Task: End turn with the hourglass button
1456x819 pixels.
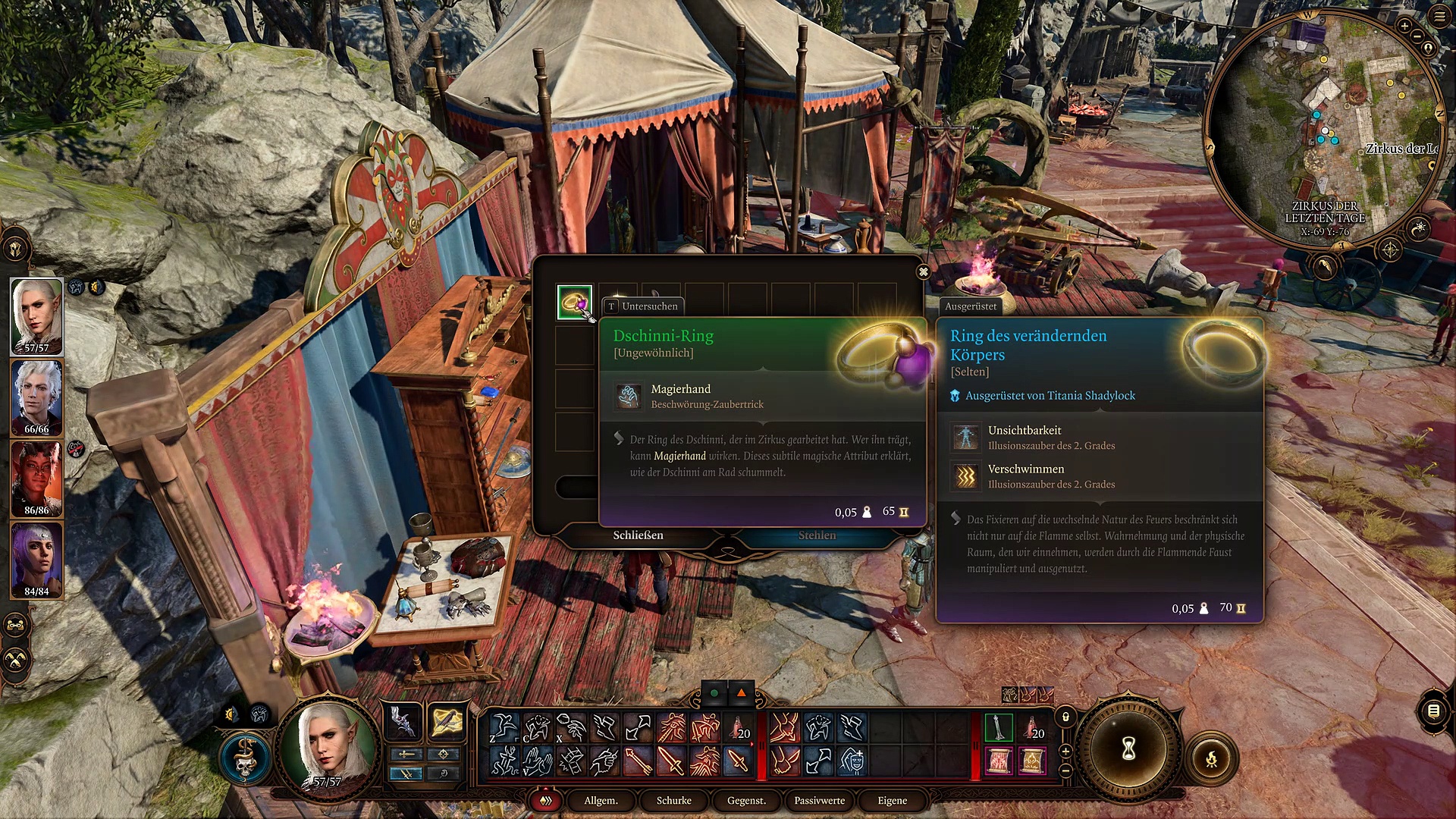Action: (1128, 749)
